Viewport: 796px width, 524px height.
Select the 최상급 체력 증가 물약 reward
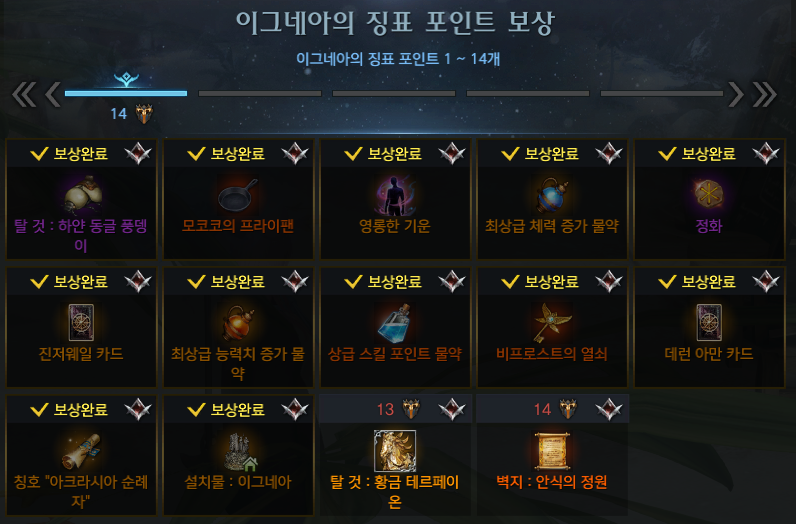(x=553, y=200)
